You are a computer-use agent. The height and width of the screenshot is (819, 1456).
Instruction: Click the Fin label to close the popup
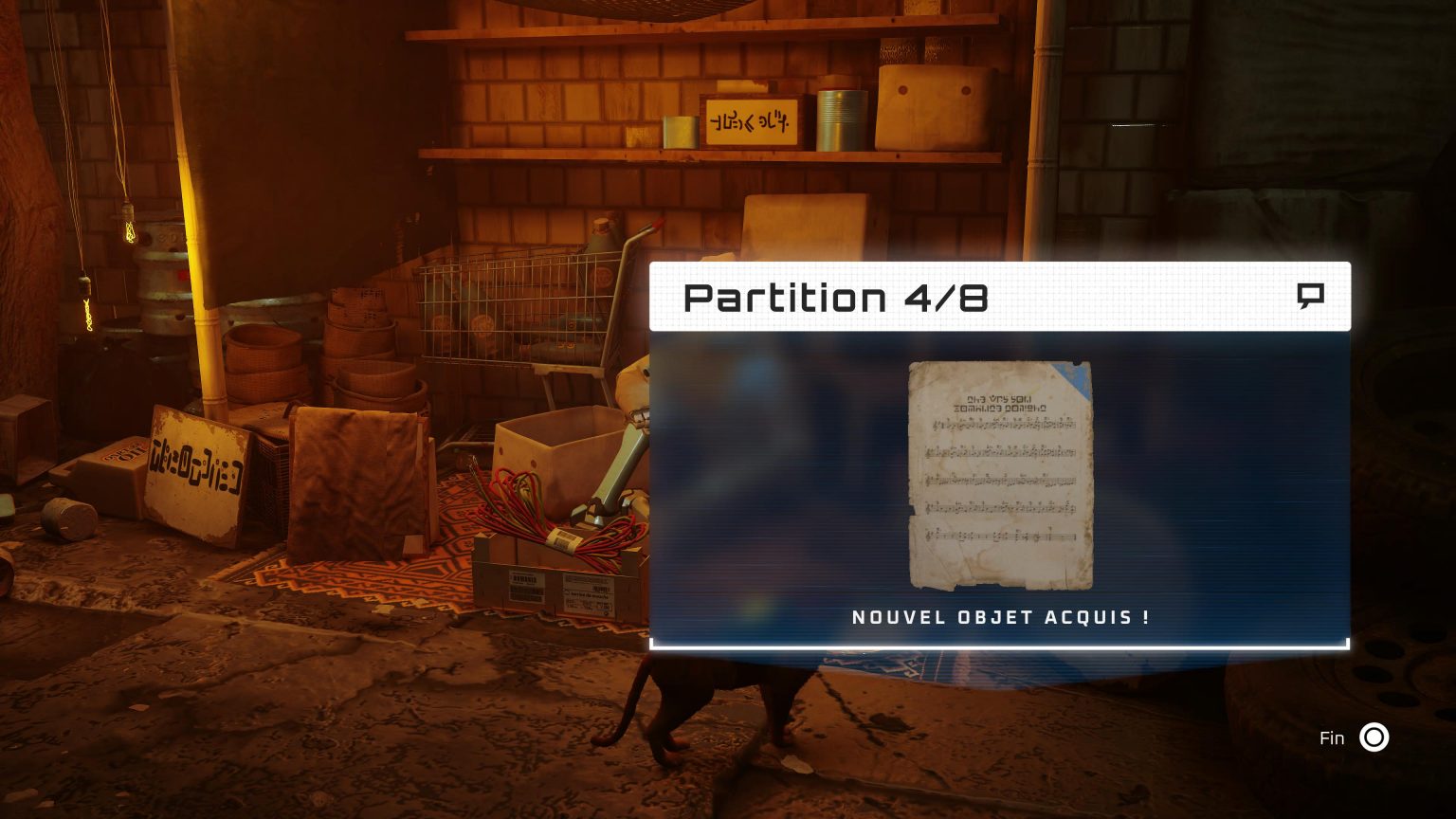[1333, 737]
